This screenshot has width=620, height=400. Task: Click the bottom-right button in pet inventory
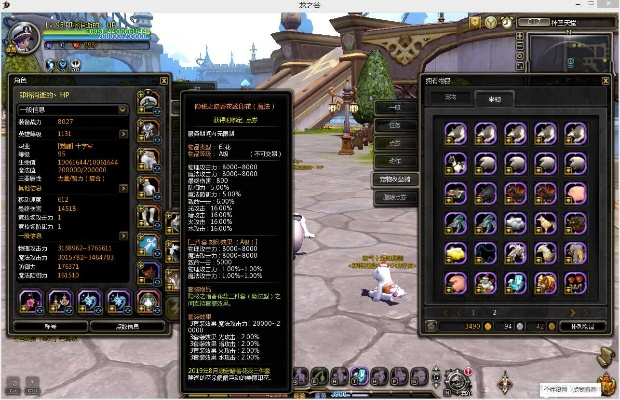pyautogui.click(x=579, y=325)
